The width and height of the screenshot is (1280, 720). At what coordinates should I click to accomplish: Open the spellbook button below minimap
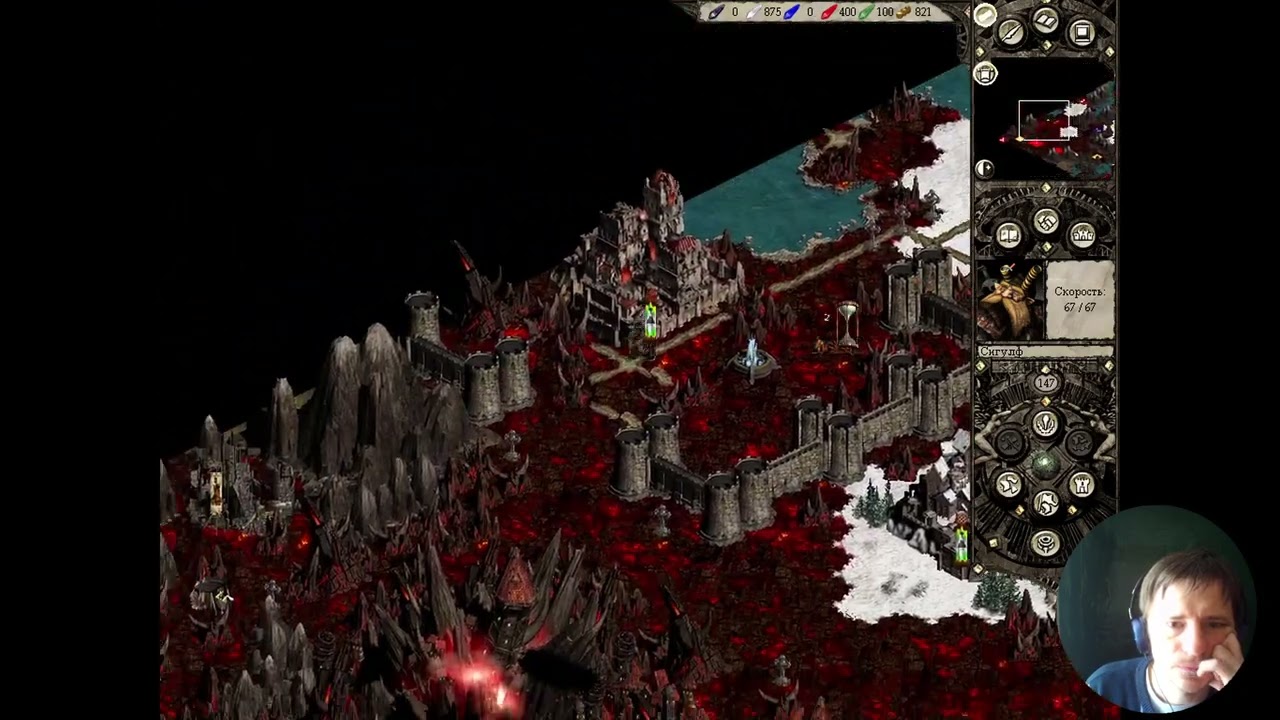pyautogui.click(x=1009, y=236)
